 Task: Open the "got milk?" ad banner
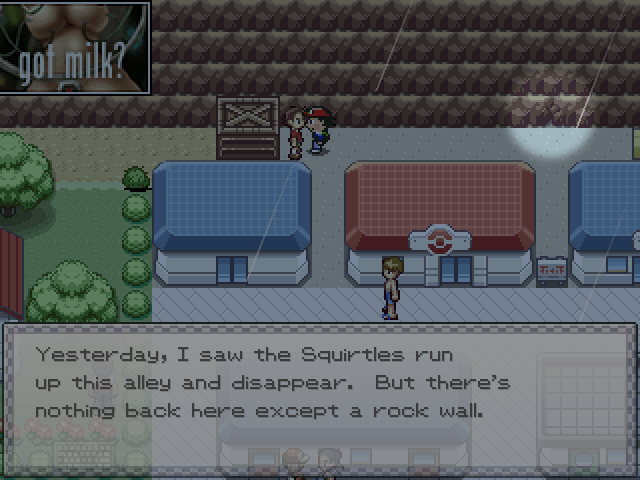tap(75, 47)
